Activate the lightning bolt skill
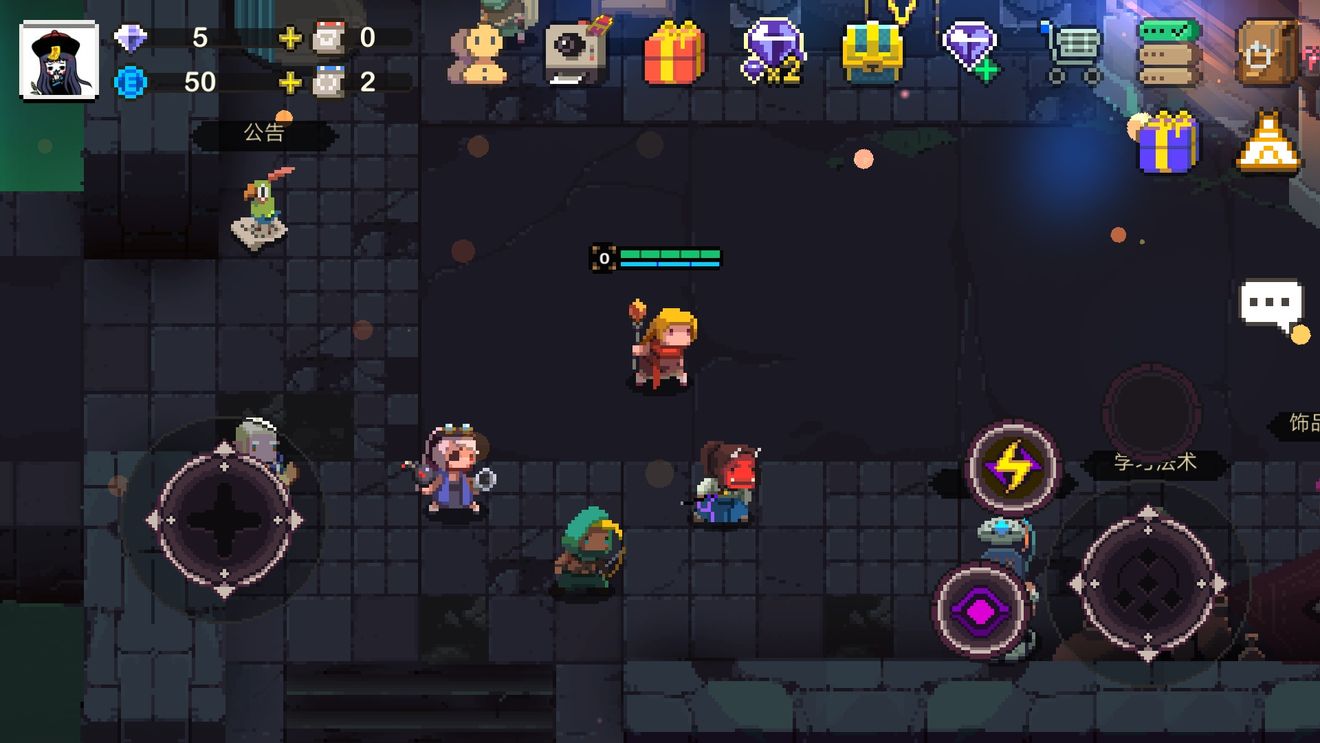Screen dimensions: 1320x743 point(1012,467)
